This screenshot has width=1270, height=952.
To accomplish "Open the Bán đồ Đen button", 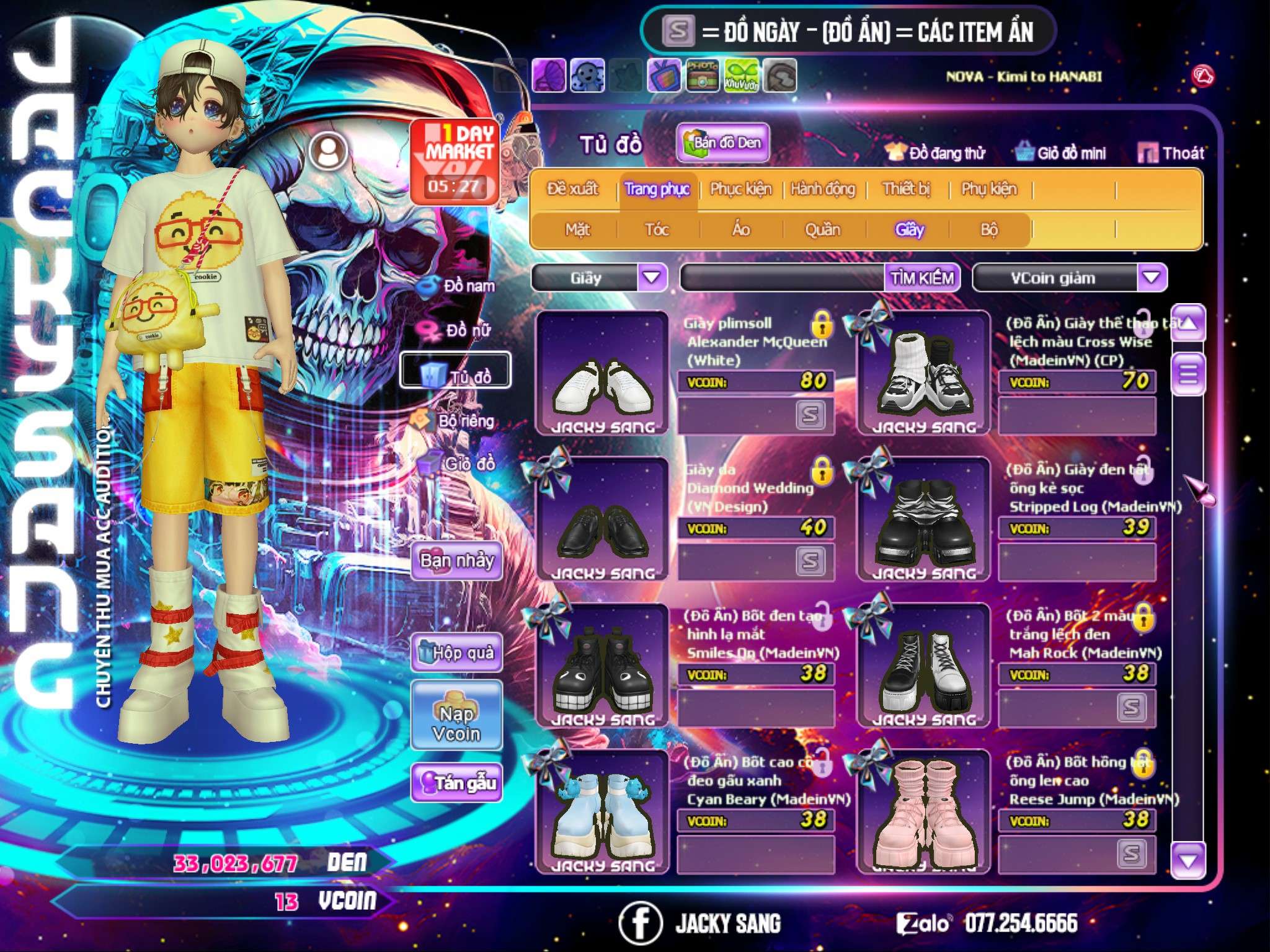I will pos(722,143).
